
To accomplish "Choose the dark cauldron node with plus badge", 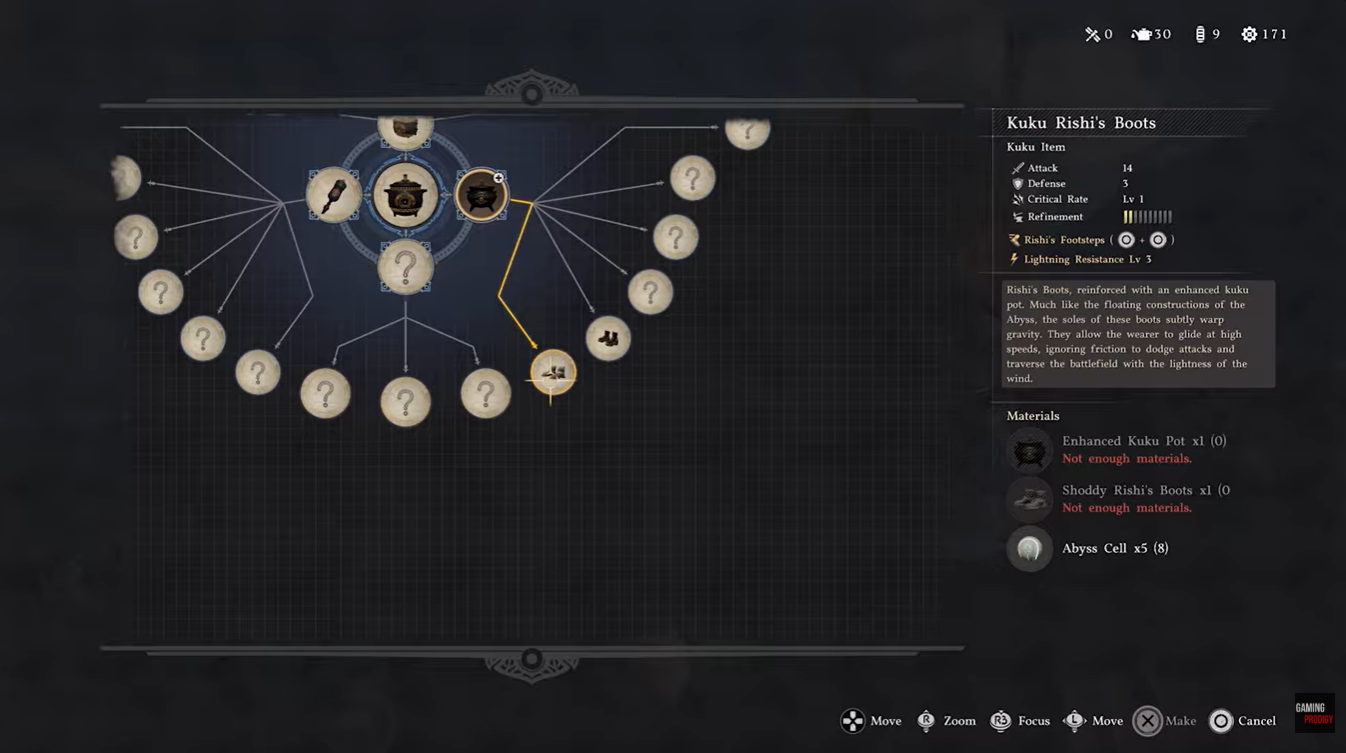I will (480, 194).
